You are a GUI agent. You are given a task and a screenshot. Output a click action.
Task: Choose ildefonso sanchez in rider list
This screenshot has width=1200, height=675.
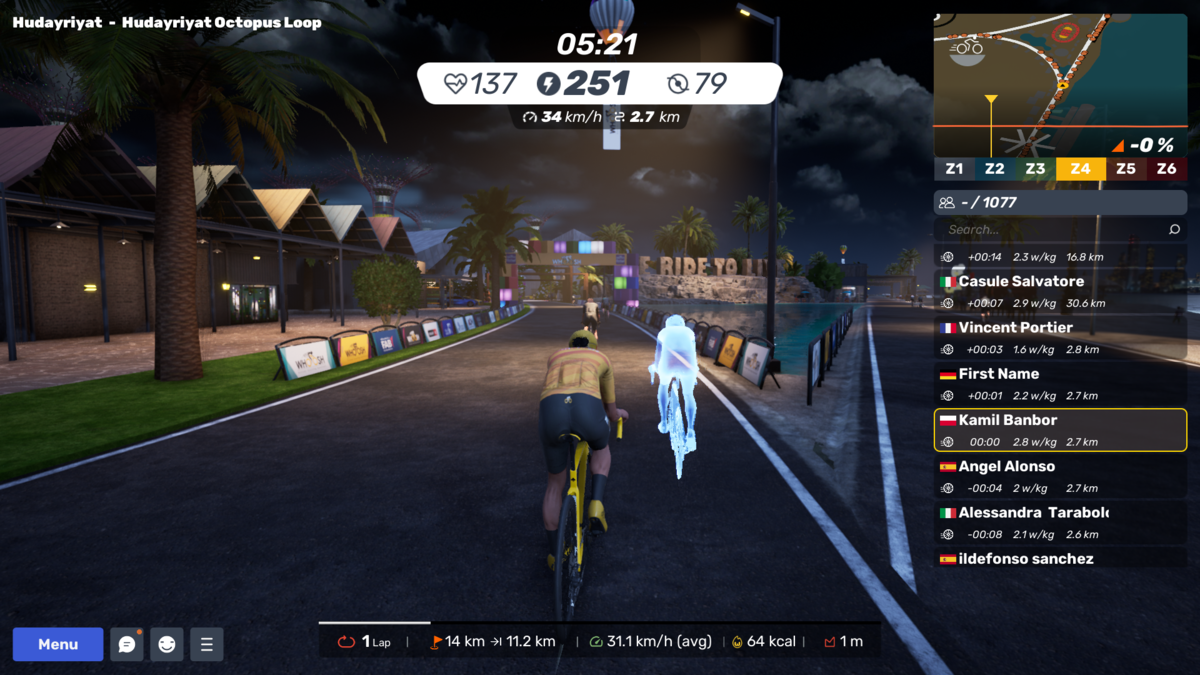(x=1060, y=559)
